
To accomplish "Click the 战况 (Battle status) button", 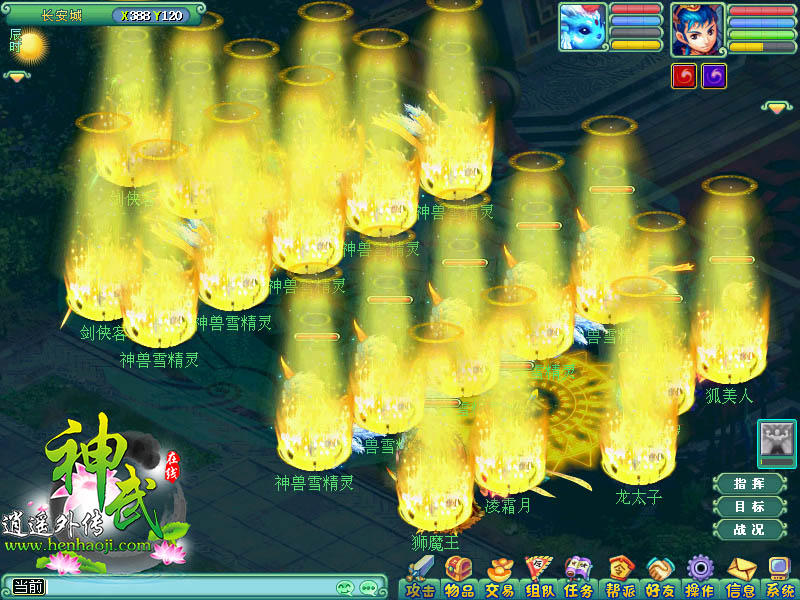I will pos(749,530).
